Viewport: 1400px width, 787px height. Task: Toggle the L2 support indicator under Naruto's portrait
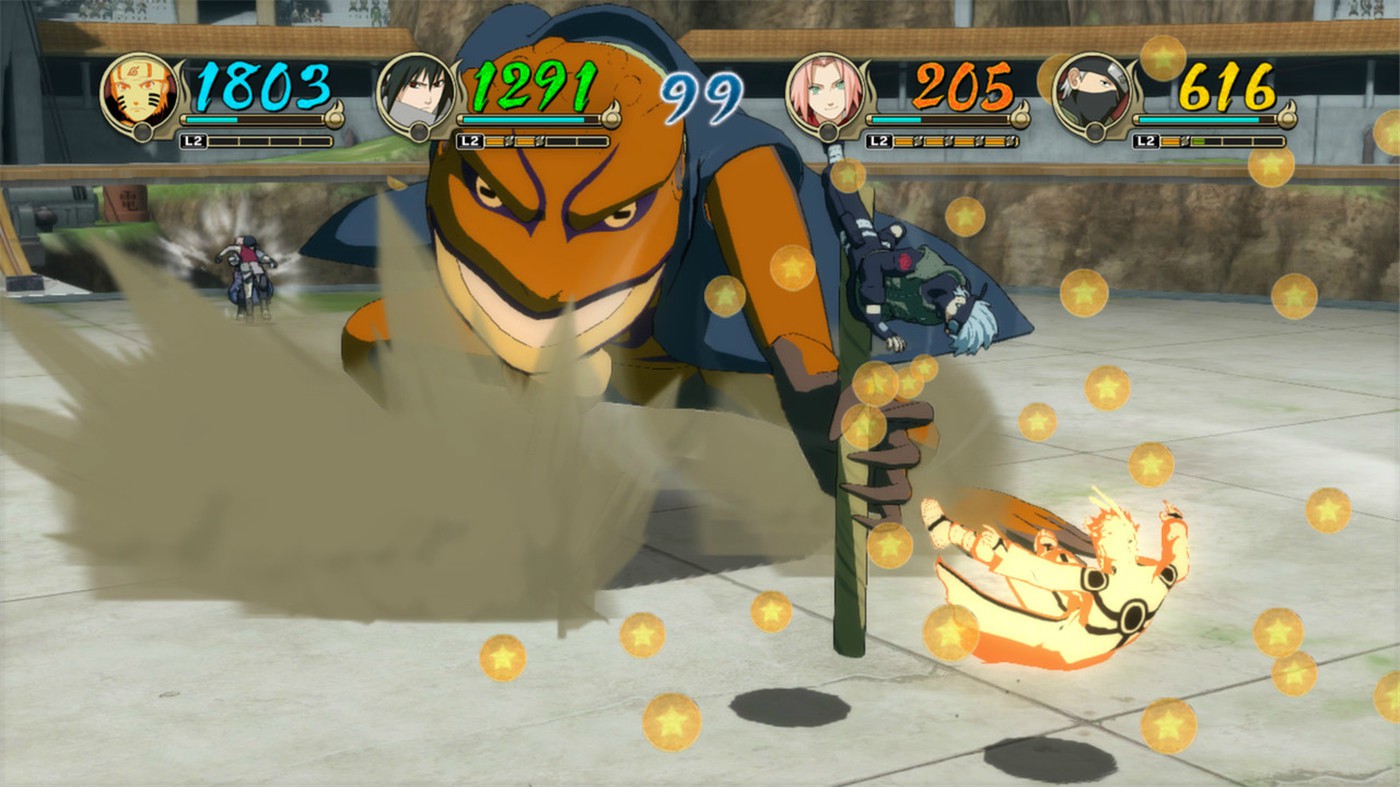pyautogui.click(x=193, y=139)
